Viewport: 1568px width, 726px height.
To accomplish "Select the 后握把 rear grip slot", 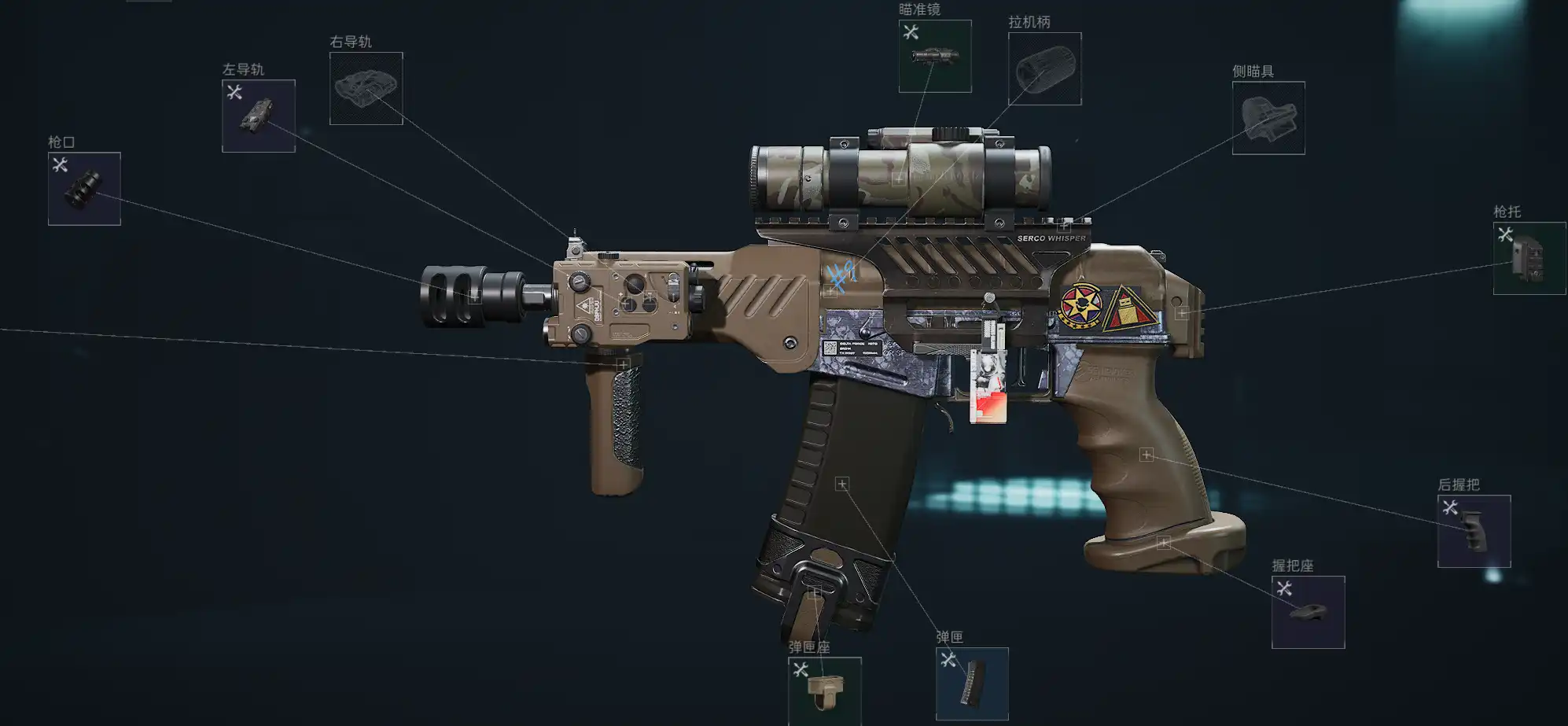I will tap(1473, 531).
